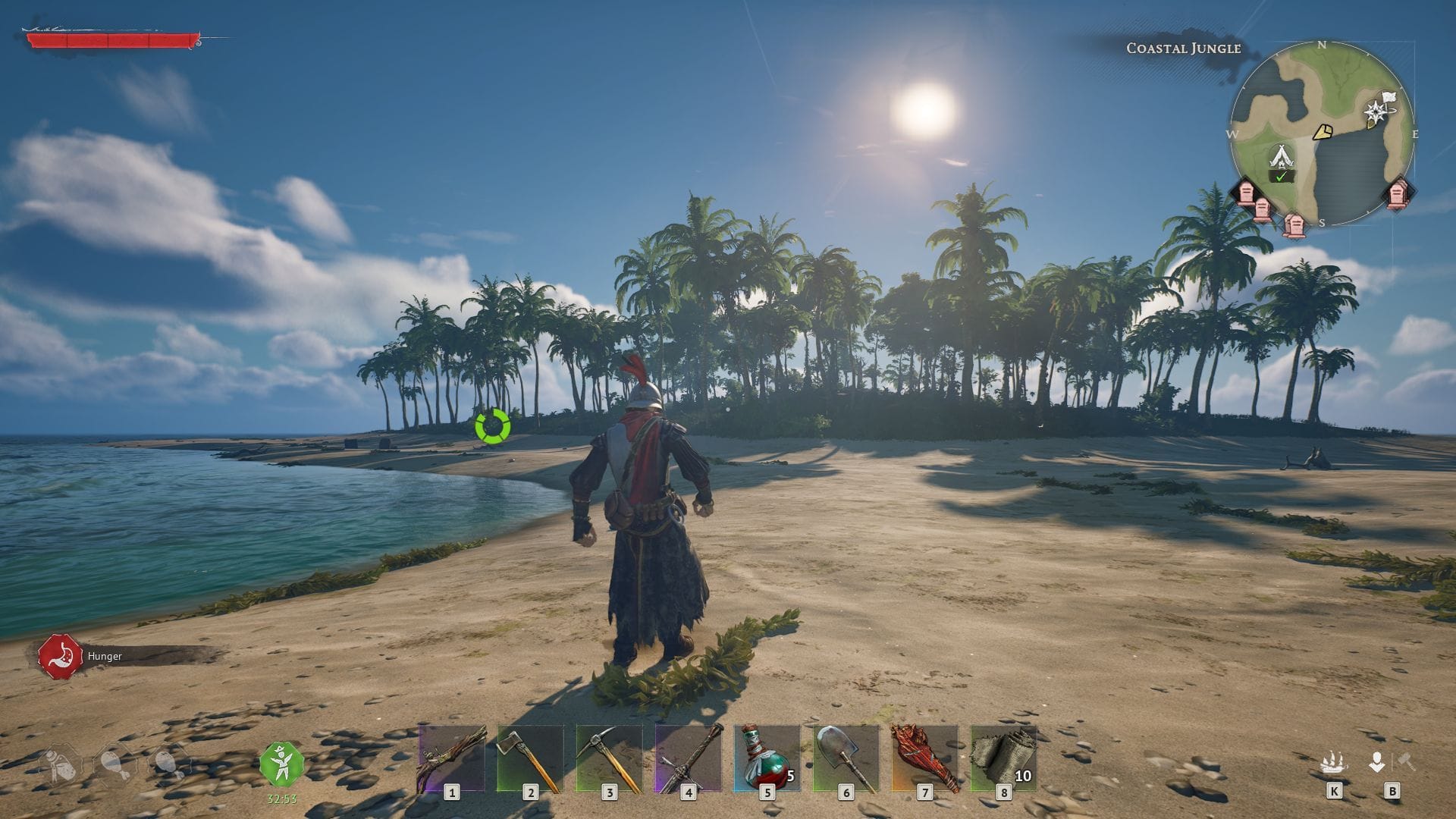
Task: Click the green checkmark marker on the minimap
Action: click(1282, 177)
